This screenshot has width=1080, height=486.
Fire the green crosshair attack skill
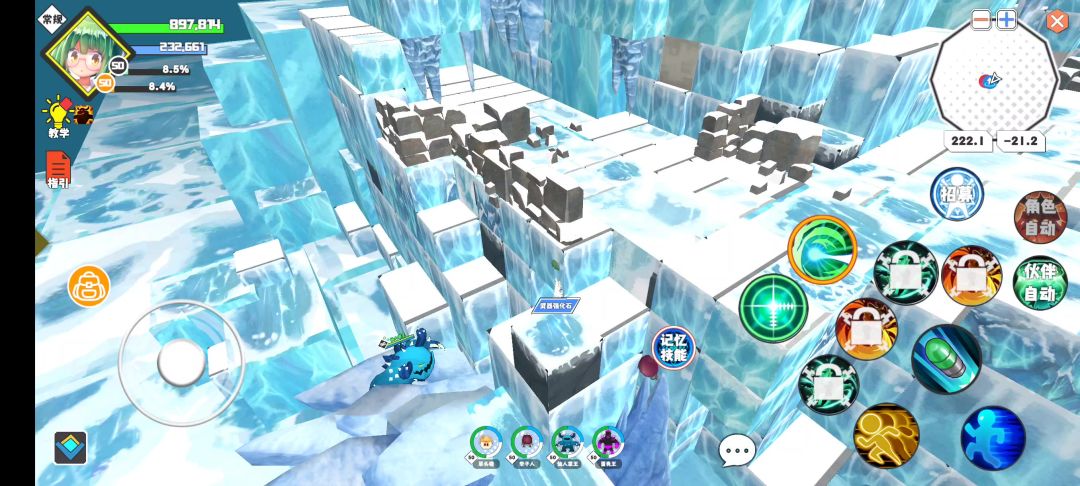pyautogui.click(x=773, y=306)
